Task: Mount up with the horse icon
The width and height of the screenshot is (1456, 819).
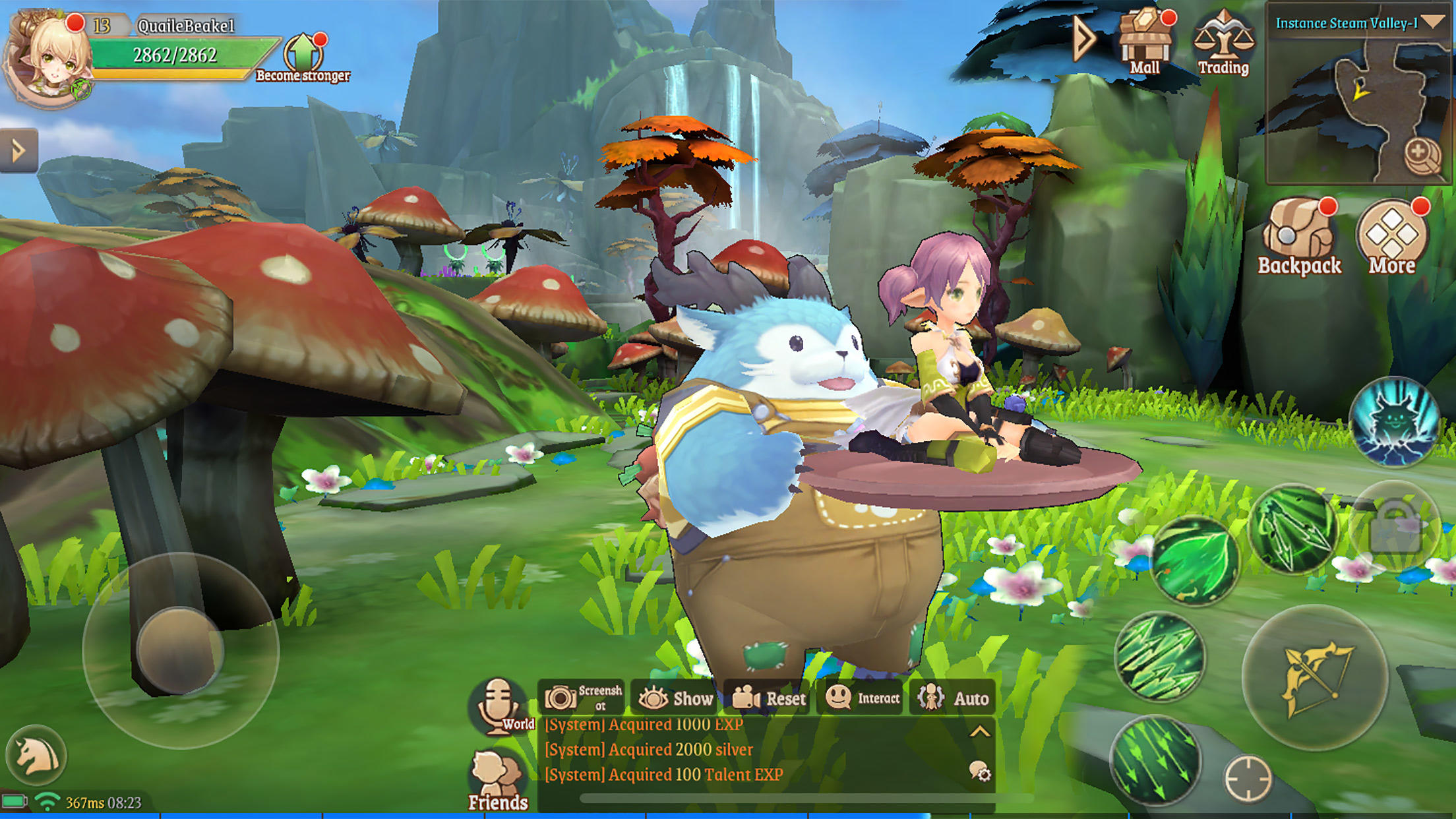Action: [36, 756]
